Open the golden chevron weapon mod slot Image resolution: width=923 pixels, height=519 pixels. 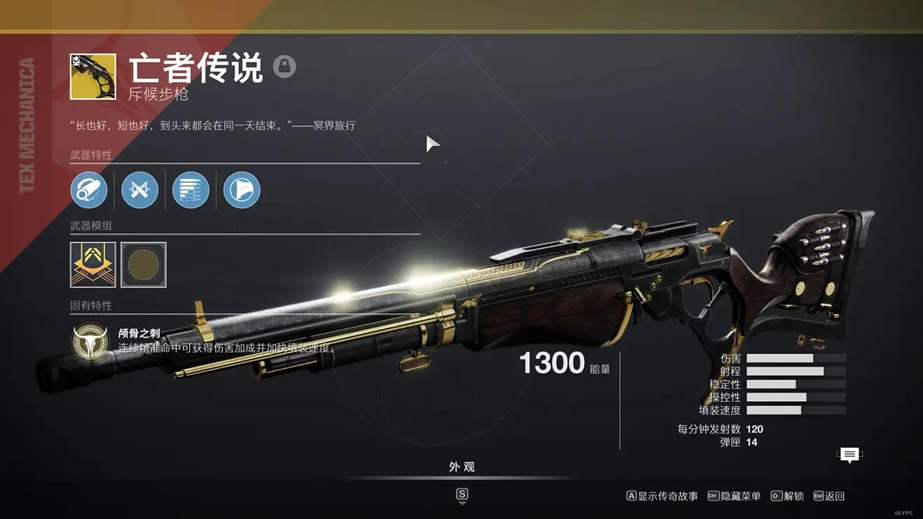click(93, 264)
